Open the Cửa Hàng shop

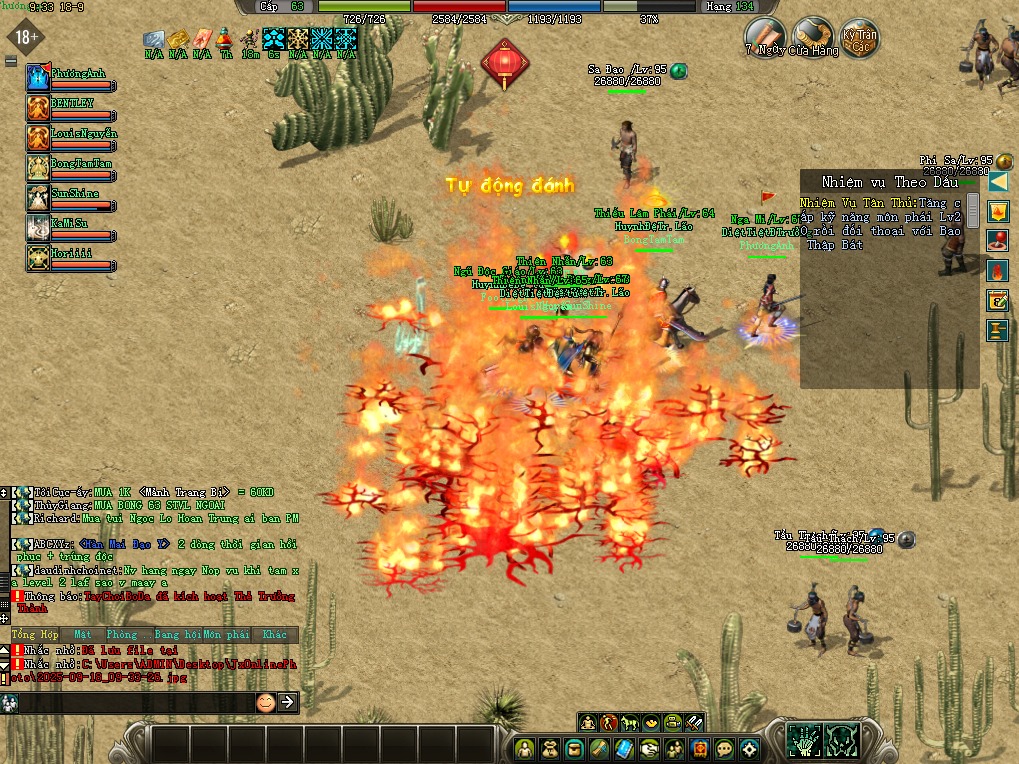812,36
